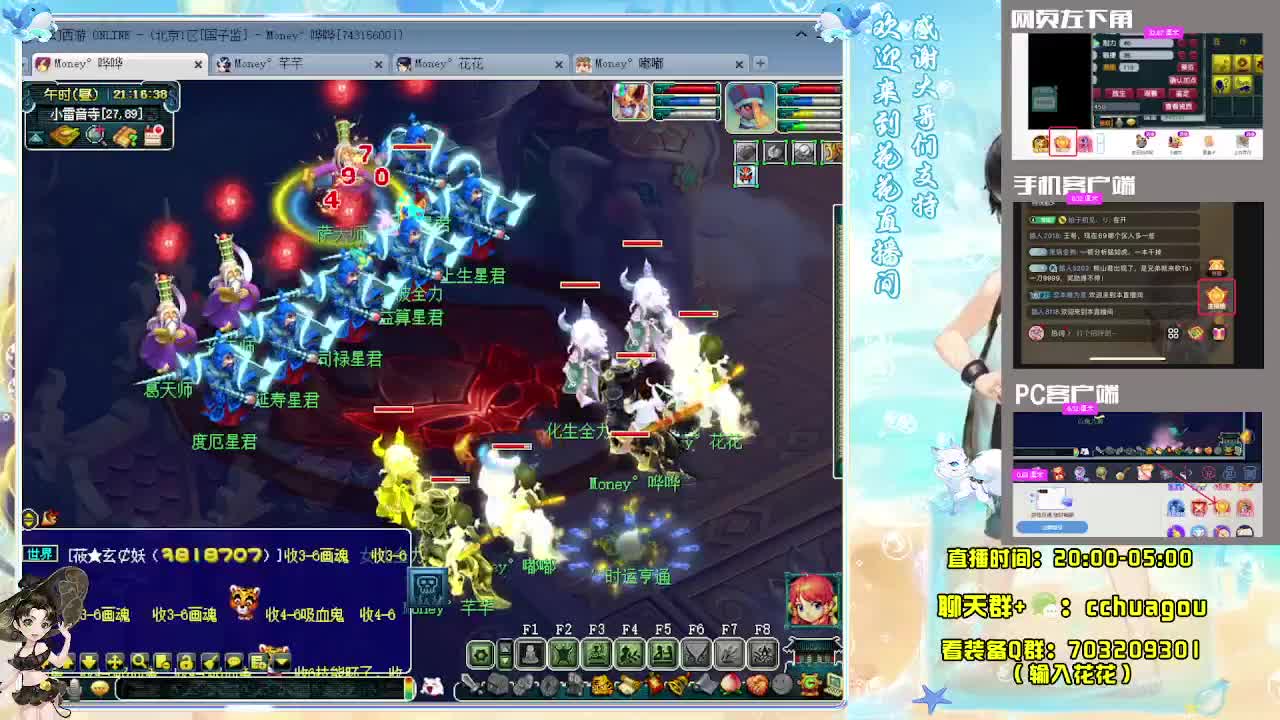Image resolution: width=1280 pixels, height=720 pixels.
Task: Click the chat bubble icon in the chat toolbar
Action: 233,662
